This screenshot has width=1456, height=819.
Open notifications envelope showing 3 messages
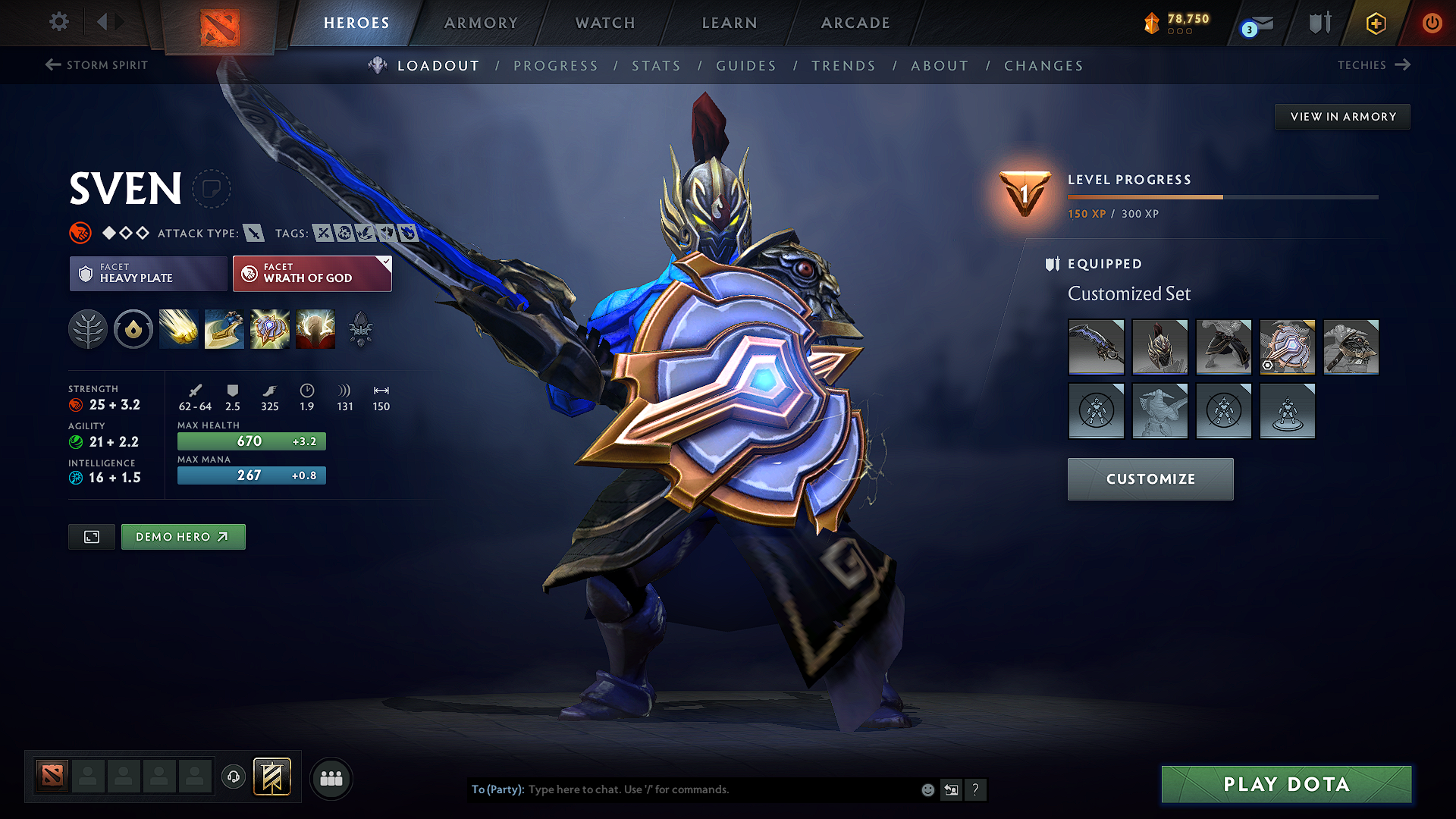click(1255, 23)
